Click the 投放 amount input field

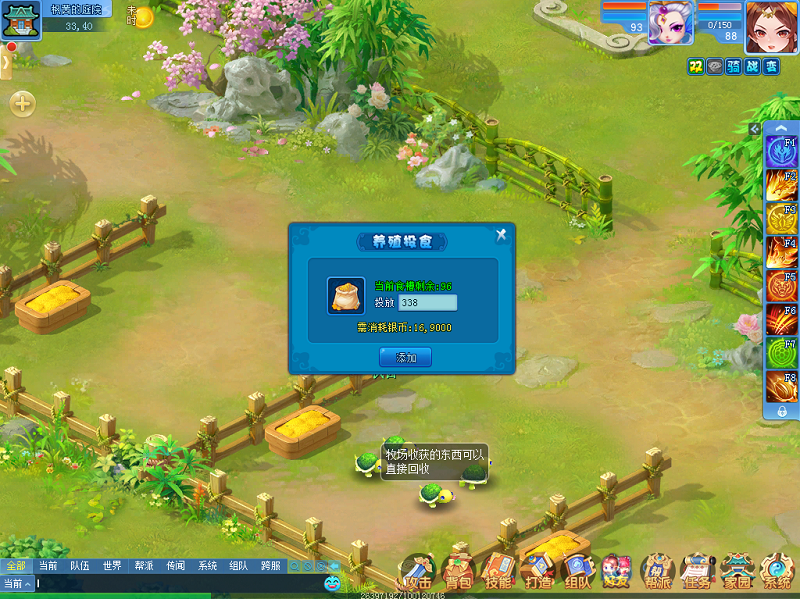pyautogui.click(x=427, y=302)
